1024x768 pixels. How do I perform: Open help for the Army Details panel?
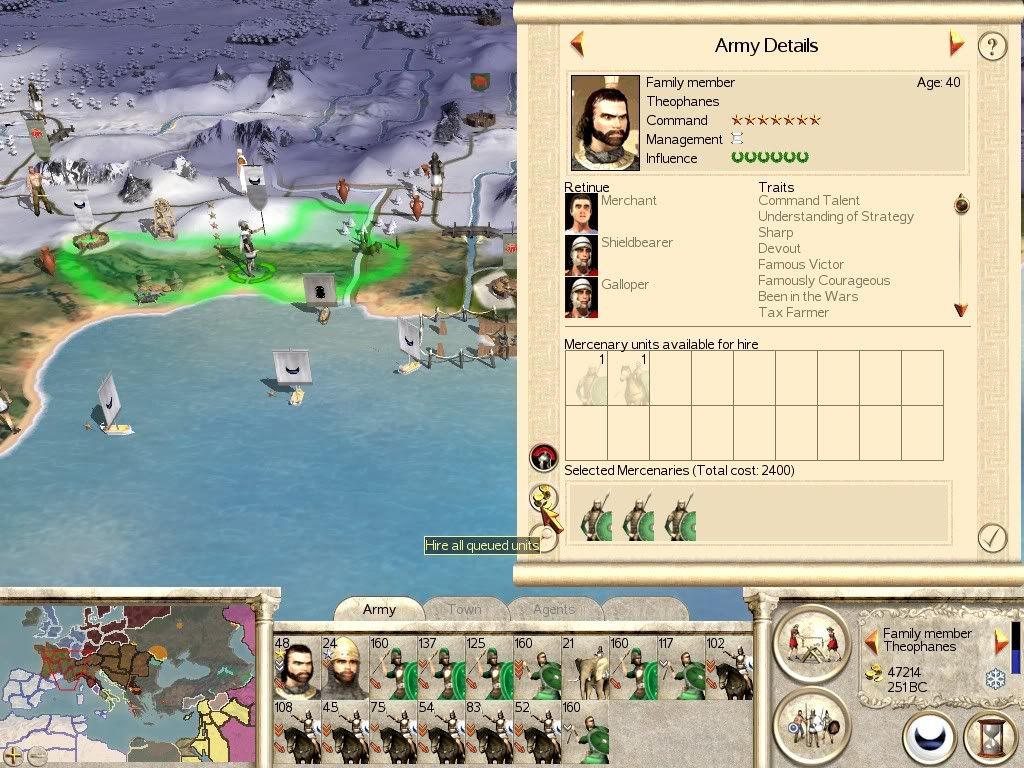point(991,46)
